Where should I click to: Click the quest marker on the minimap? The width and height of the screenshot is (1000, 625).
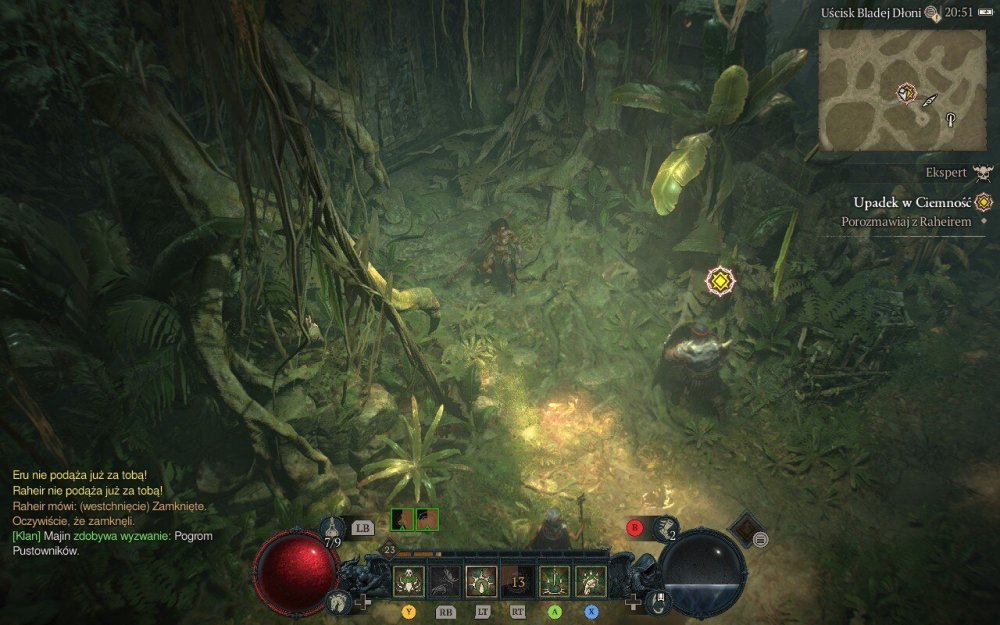906,93
